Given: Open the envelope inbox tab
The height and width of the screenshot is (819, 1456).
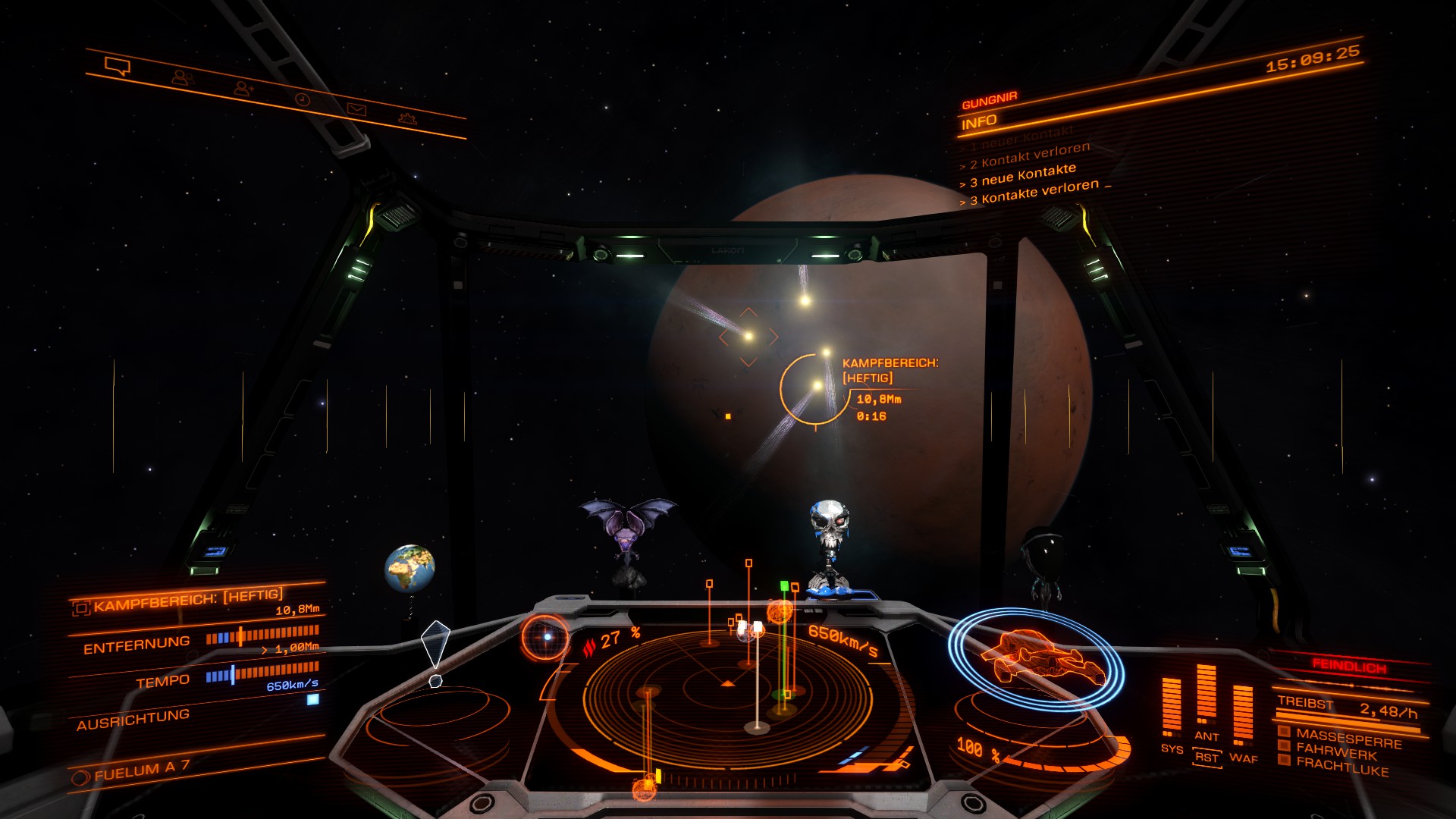Looking at the screenshot, I should [356, 109].
